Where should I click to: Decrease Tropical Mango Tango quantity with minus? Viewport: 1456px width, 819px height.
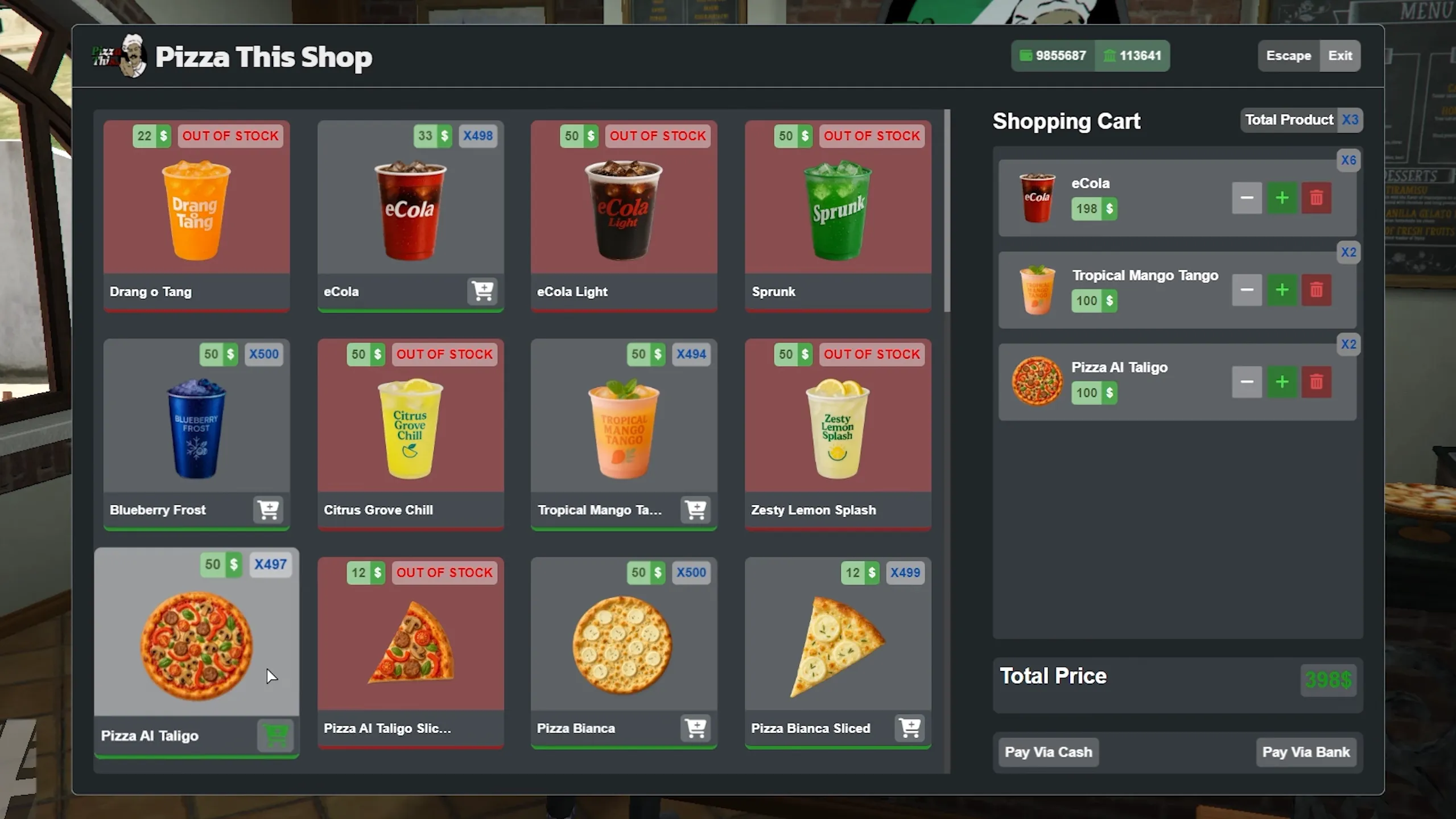(1246, 290)
